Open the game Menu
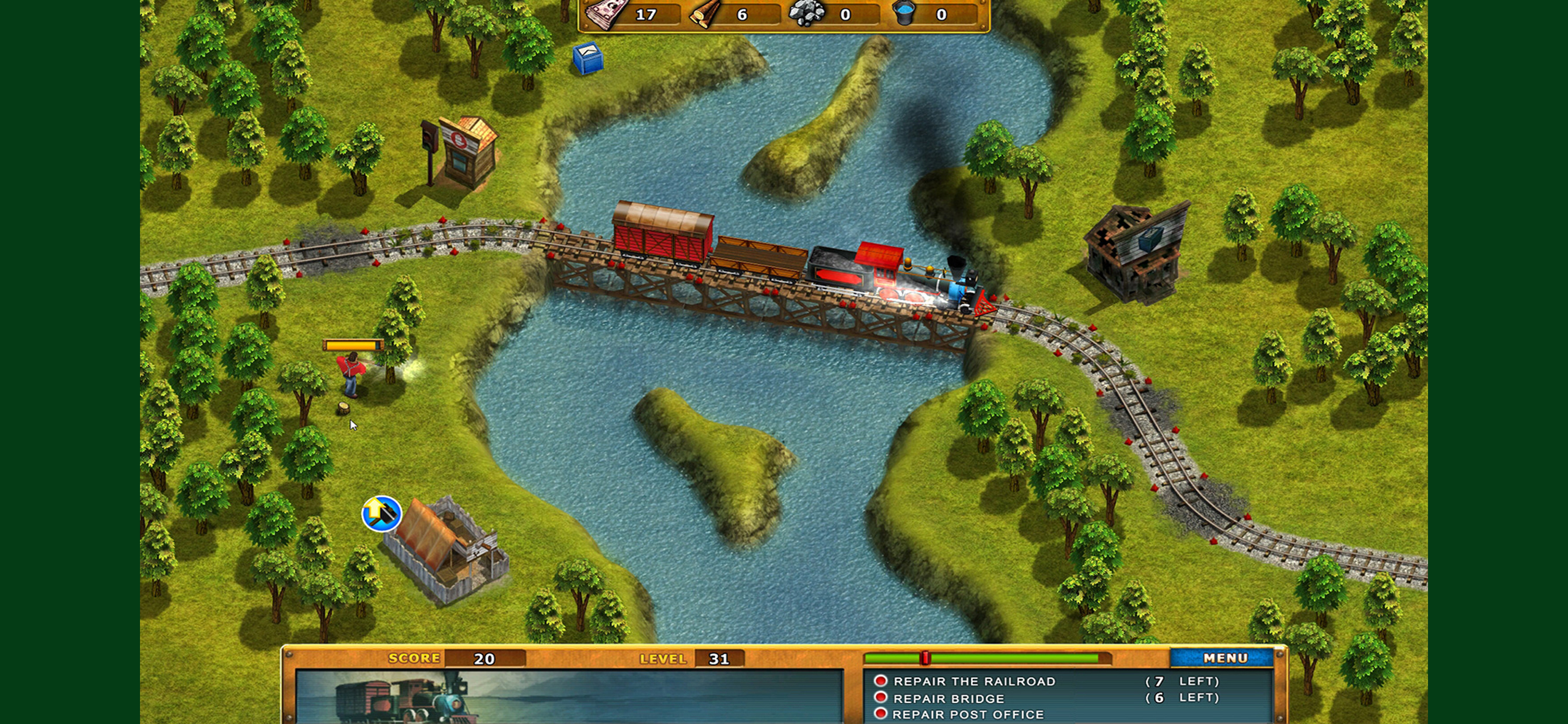The width and height of the screenshot is (1568, 724). point(1224,658)
